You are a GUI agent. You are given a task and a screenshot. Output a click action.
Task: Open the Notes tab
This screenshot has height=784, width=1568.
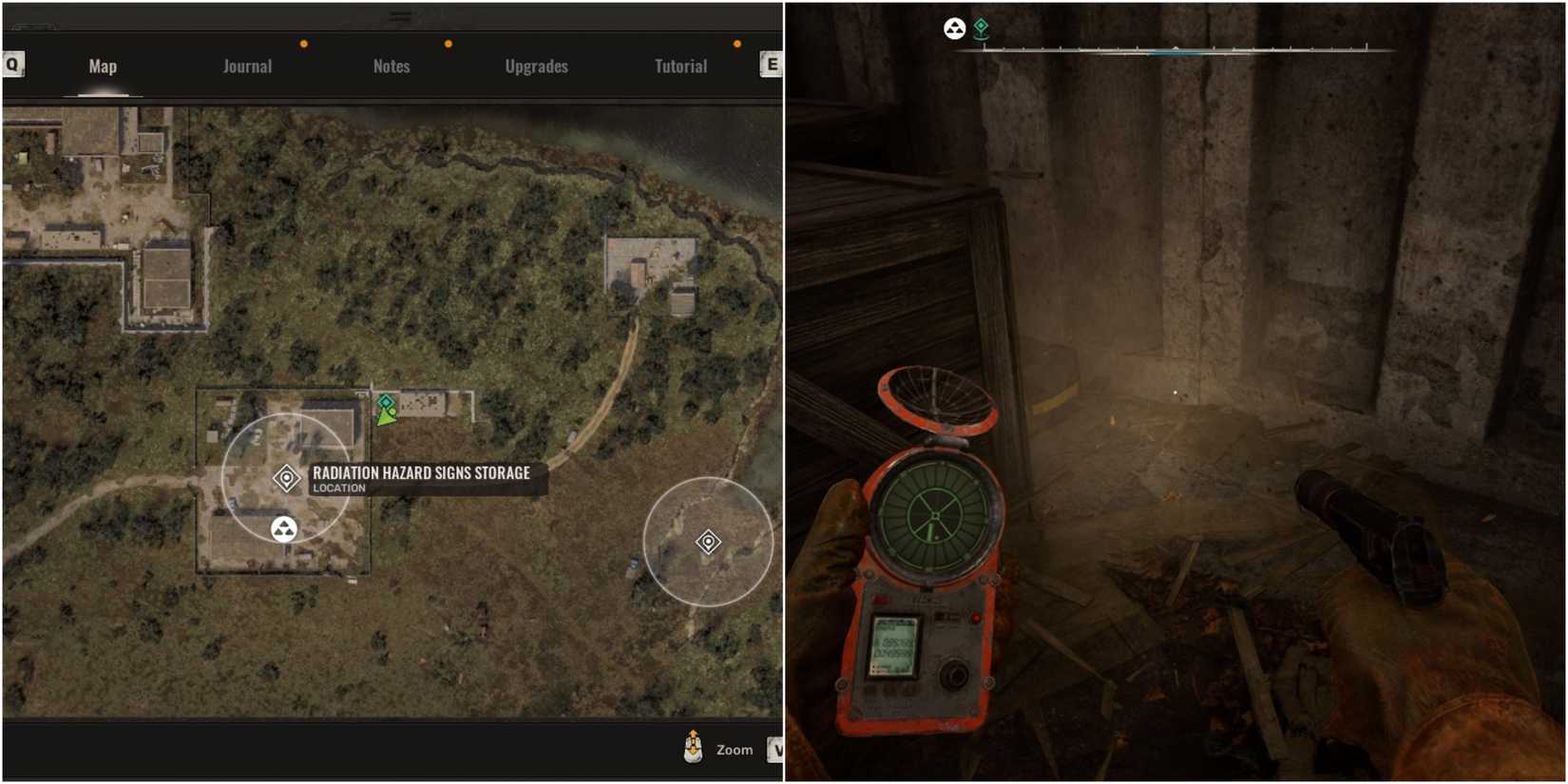pos(391,66)
